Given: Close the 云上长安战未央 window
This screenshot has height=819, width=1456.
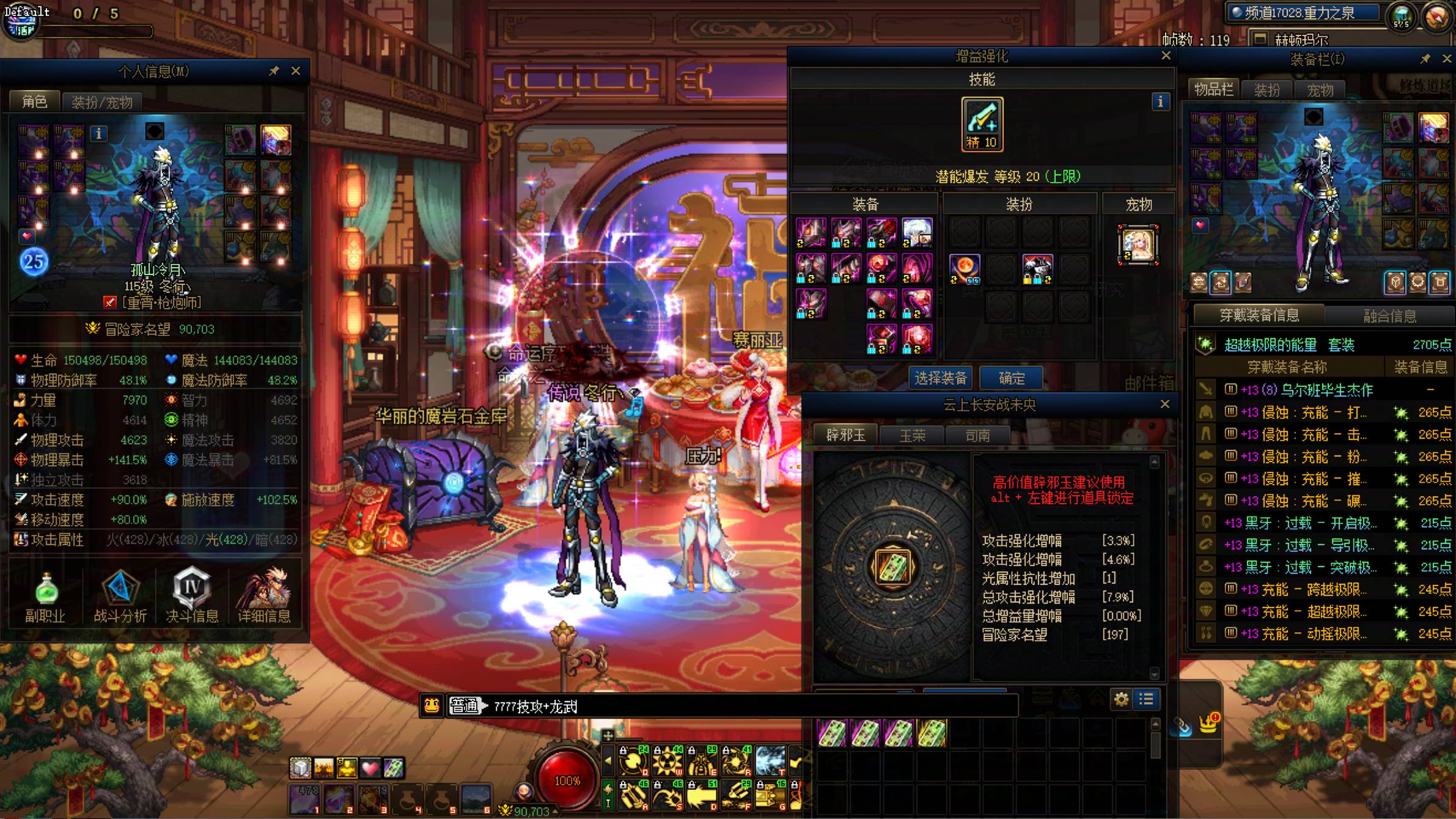Looking at the screenshot, I should tap(1165, 404).
